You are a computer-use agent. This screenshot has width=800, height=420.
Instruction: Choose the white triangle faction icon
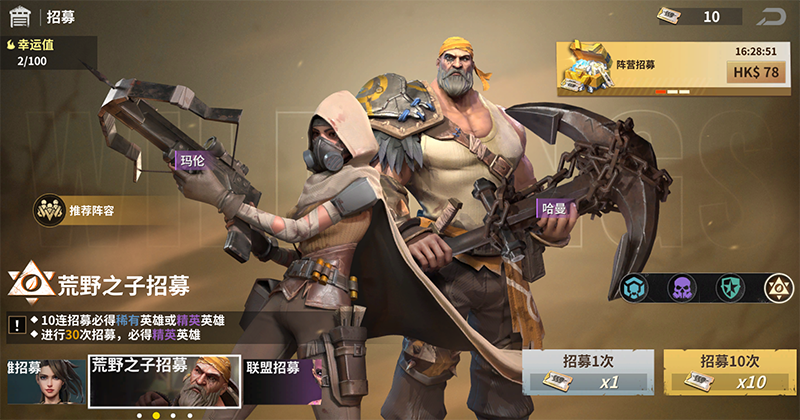point(778,288)
